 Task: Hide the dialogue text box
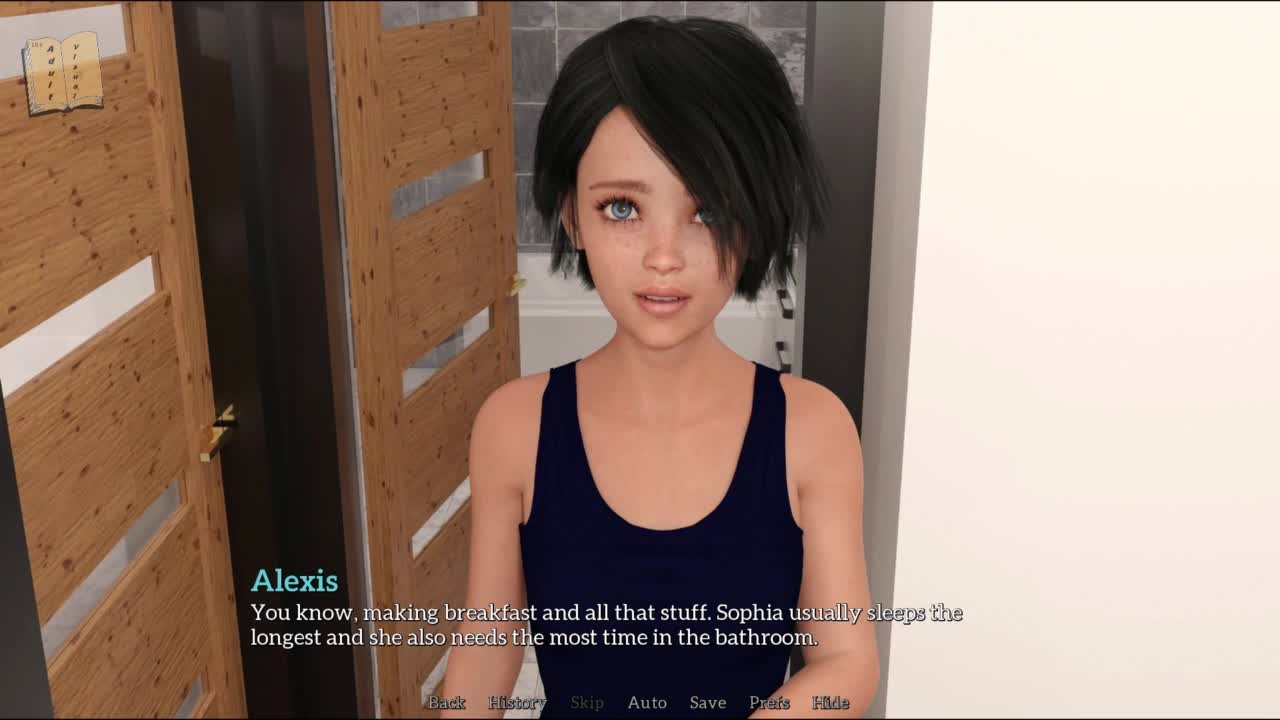click(x=830, y=703)
